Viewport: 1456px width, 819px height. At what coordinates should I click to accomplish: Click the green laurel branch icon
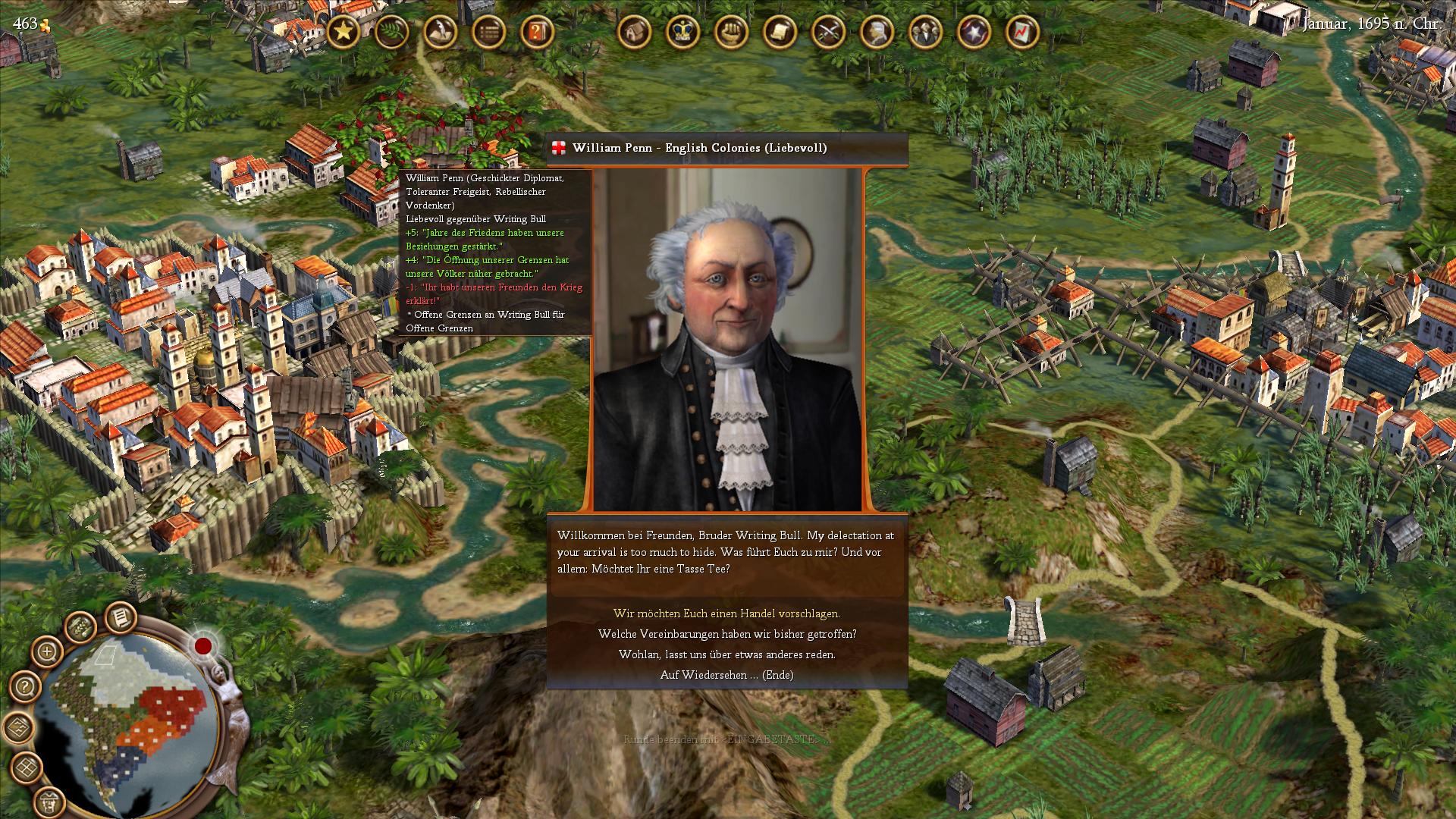[391, 32]
